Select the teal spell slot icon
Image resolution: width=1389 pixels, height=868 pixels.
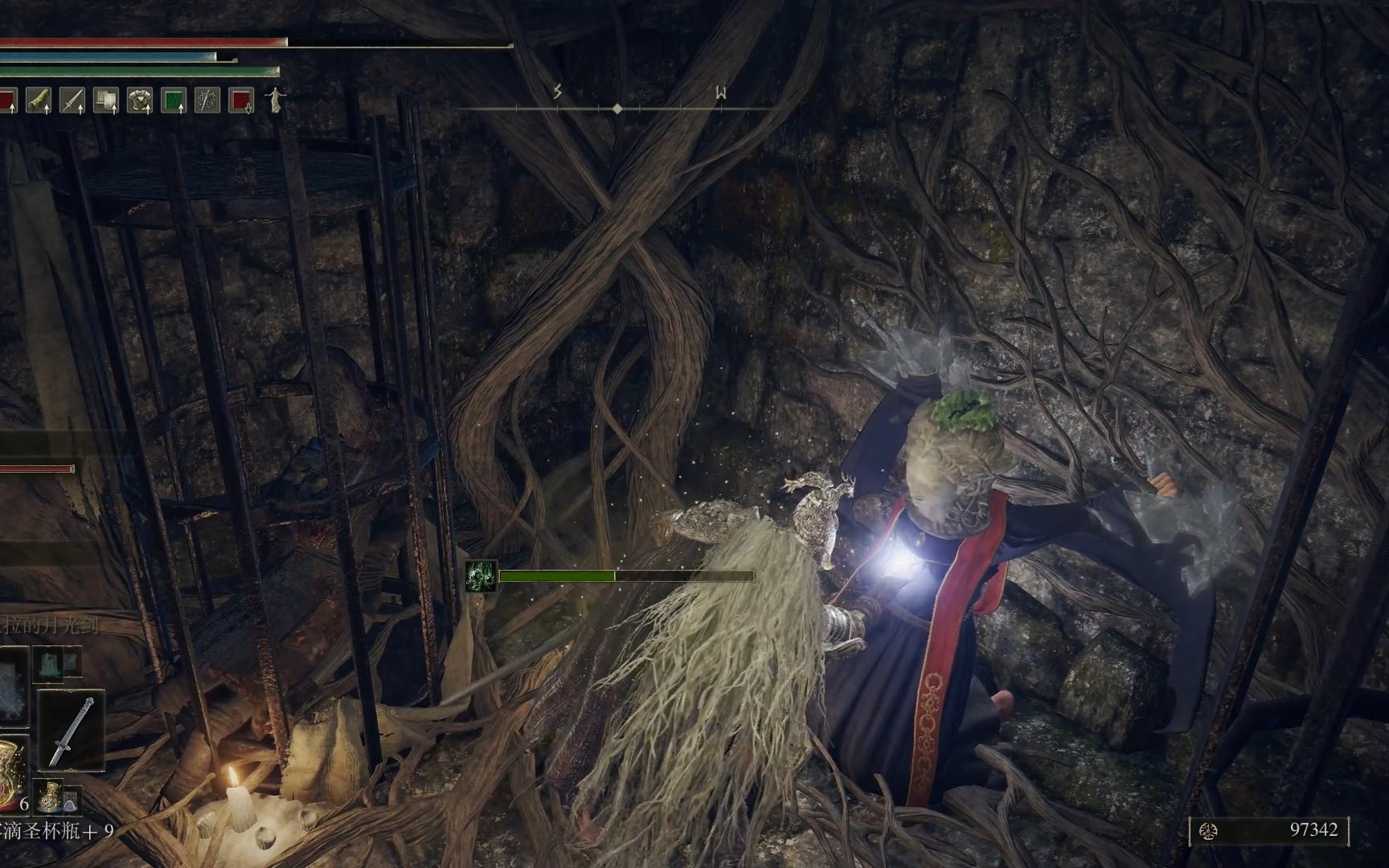[50, 664]
